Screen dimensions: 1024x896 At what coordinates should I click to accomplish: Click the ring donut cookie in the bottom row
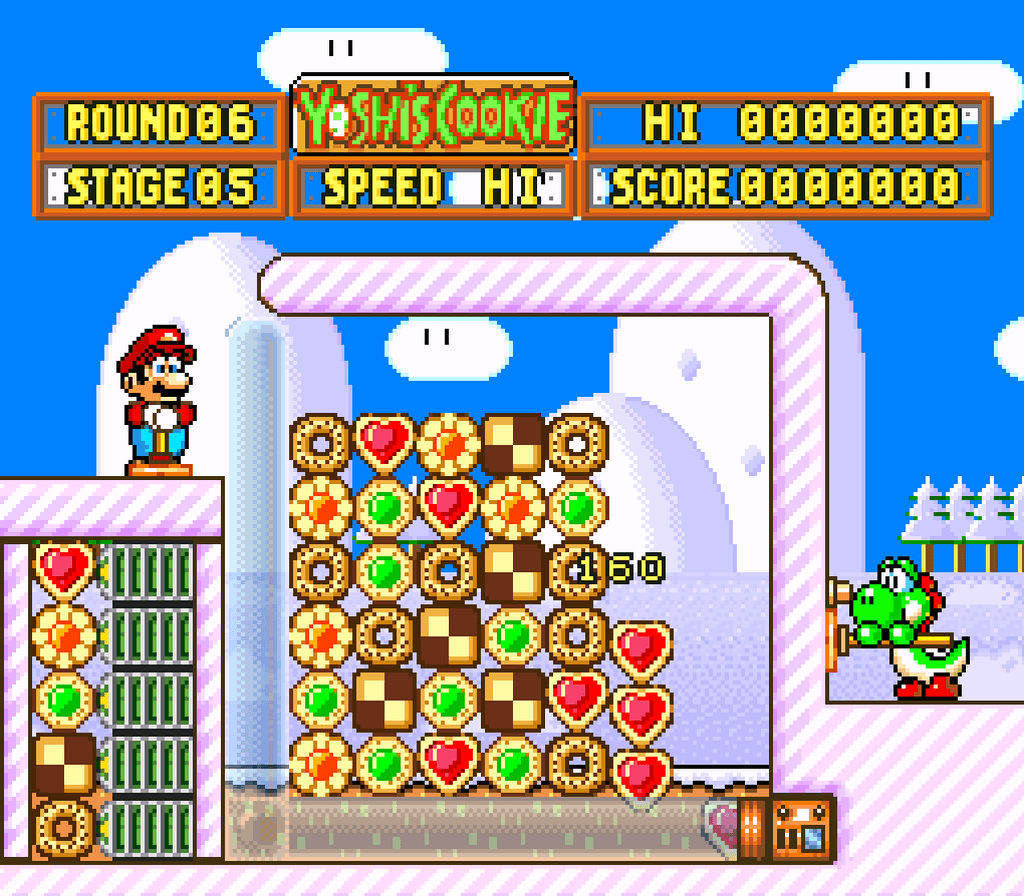pos(577,762)
